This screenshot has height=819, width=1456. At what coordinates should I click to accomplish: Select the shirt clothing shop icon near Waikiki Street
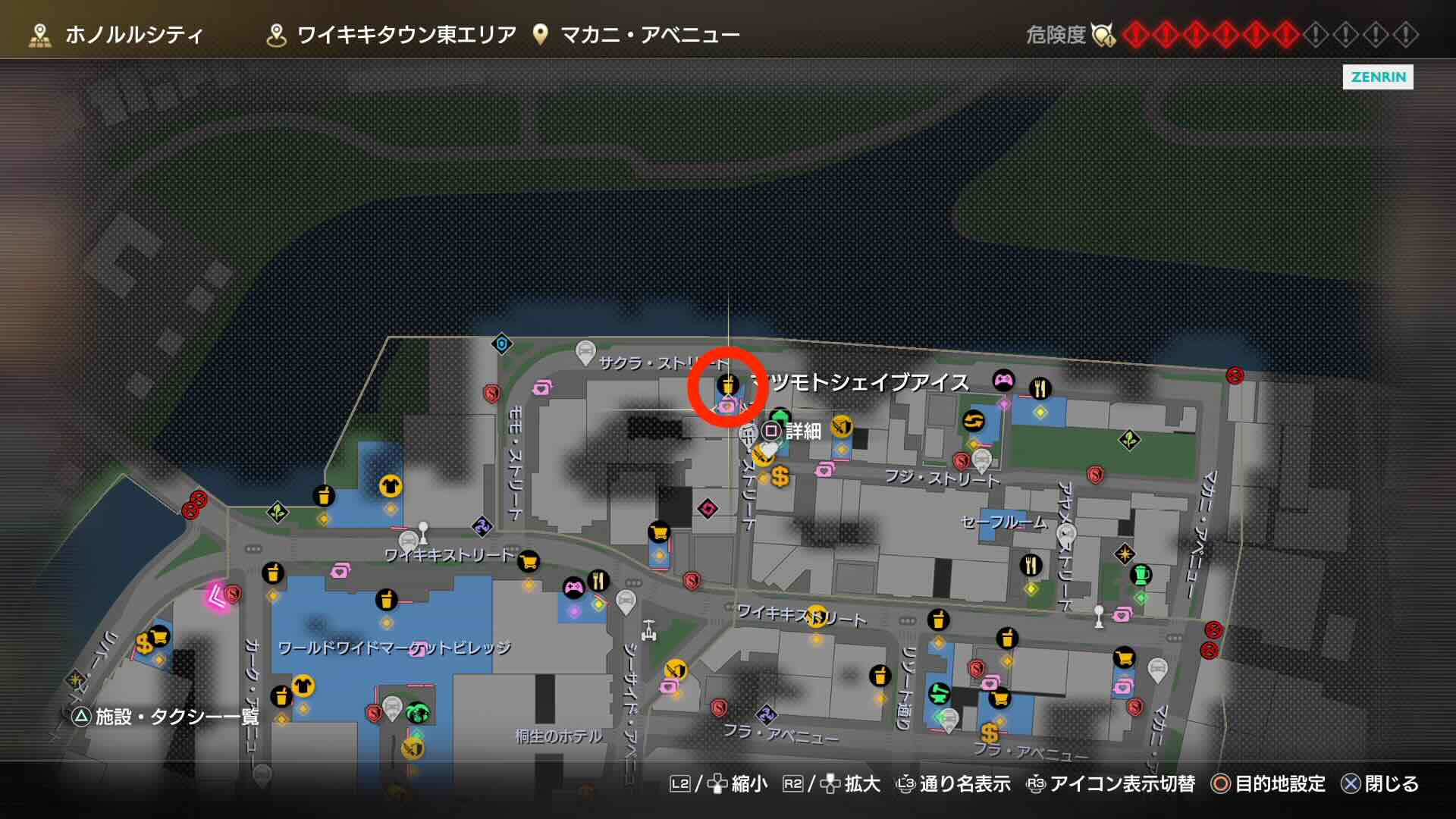(x=389, y=485)
